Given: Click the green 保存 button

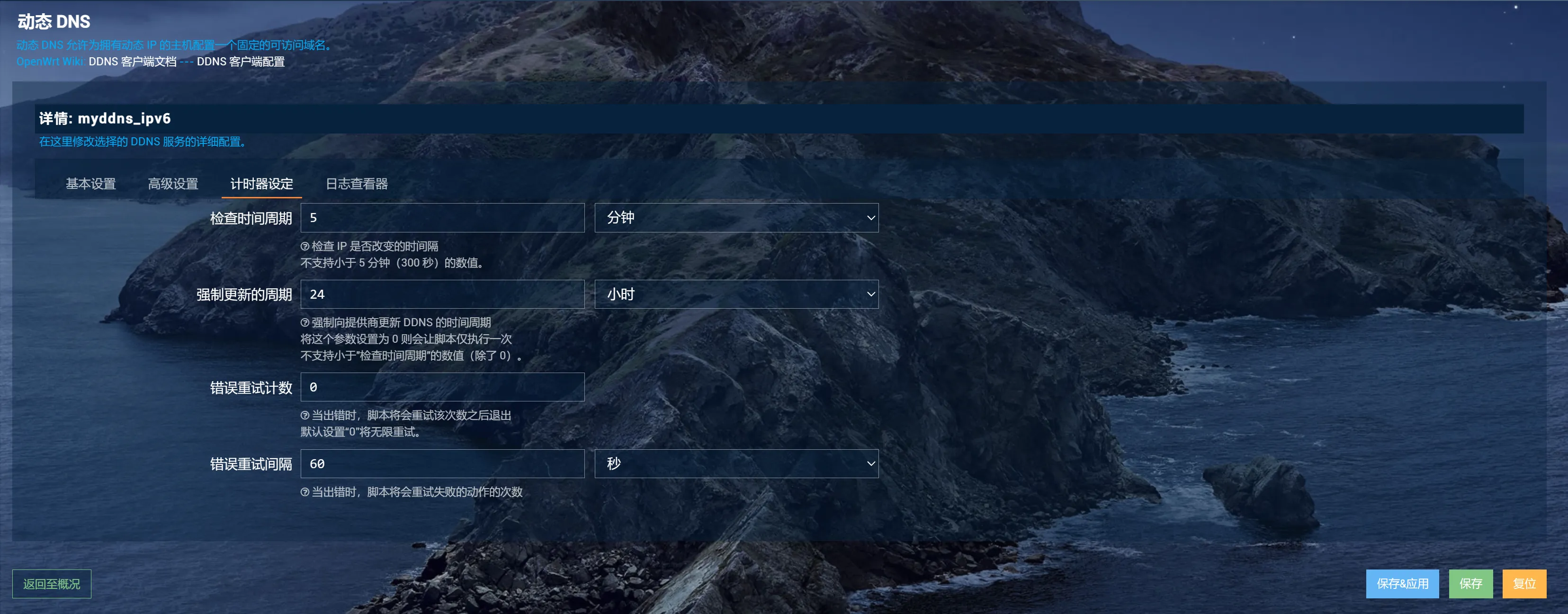Looking at the screenshot, I should pos(1470,584).
